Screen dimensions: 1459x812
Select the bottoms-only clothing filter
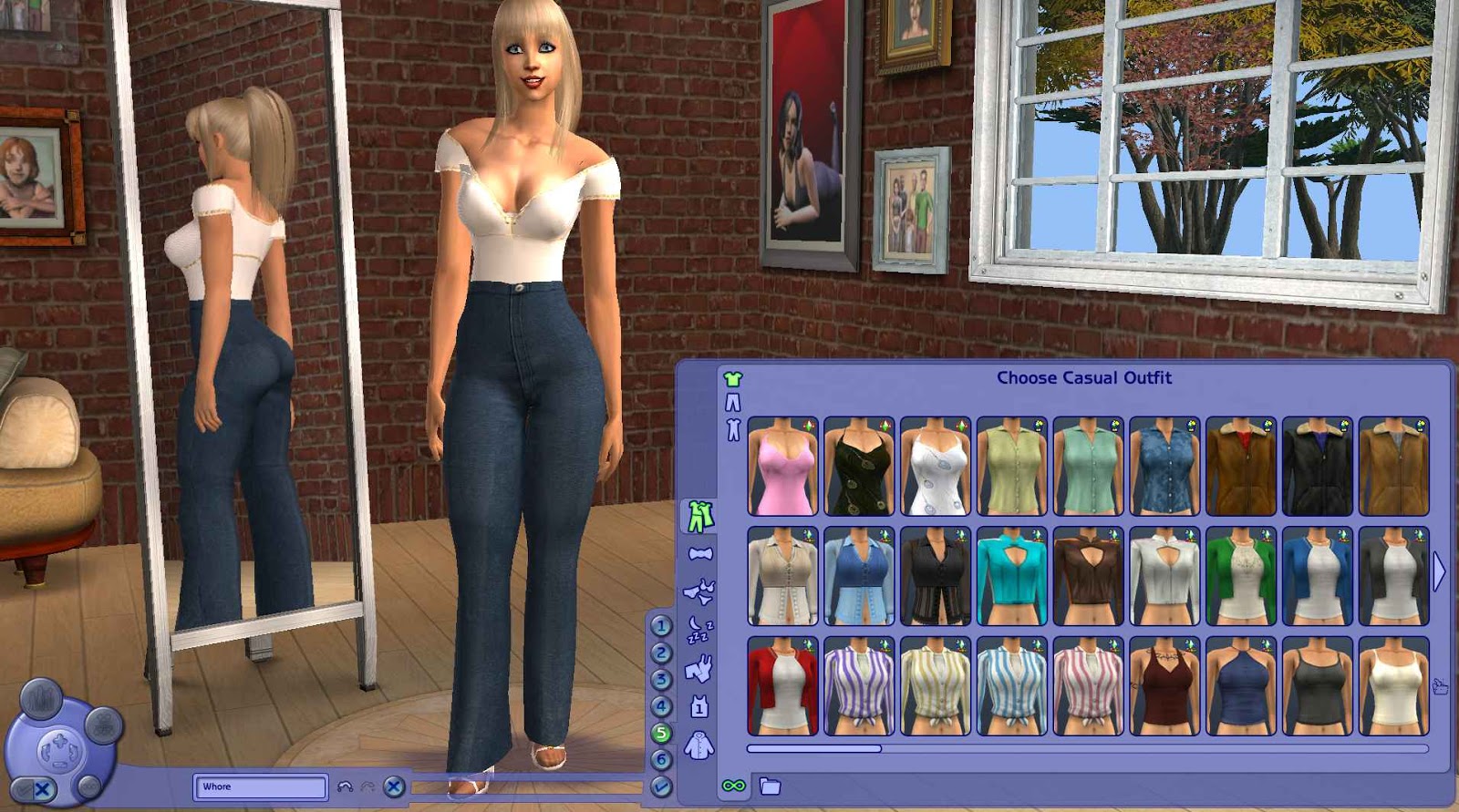tap(733, 402)
